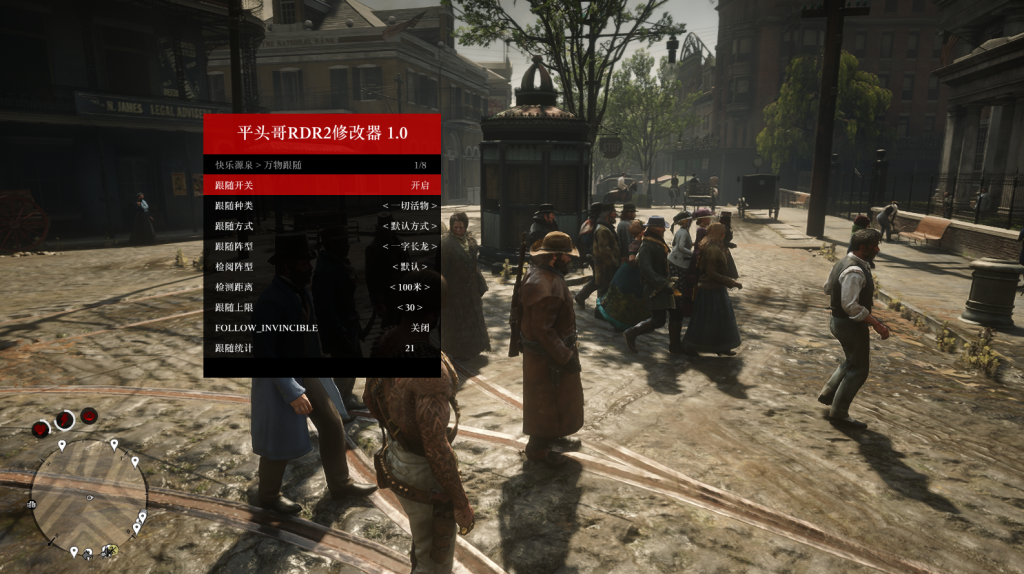Viewport: 1024px width, 574px height.
Task: Click the circular minimap radar
Action: (x=88, y=496)
